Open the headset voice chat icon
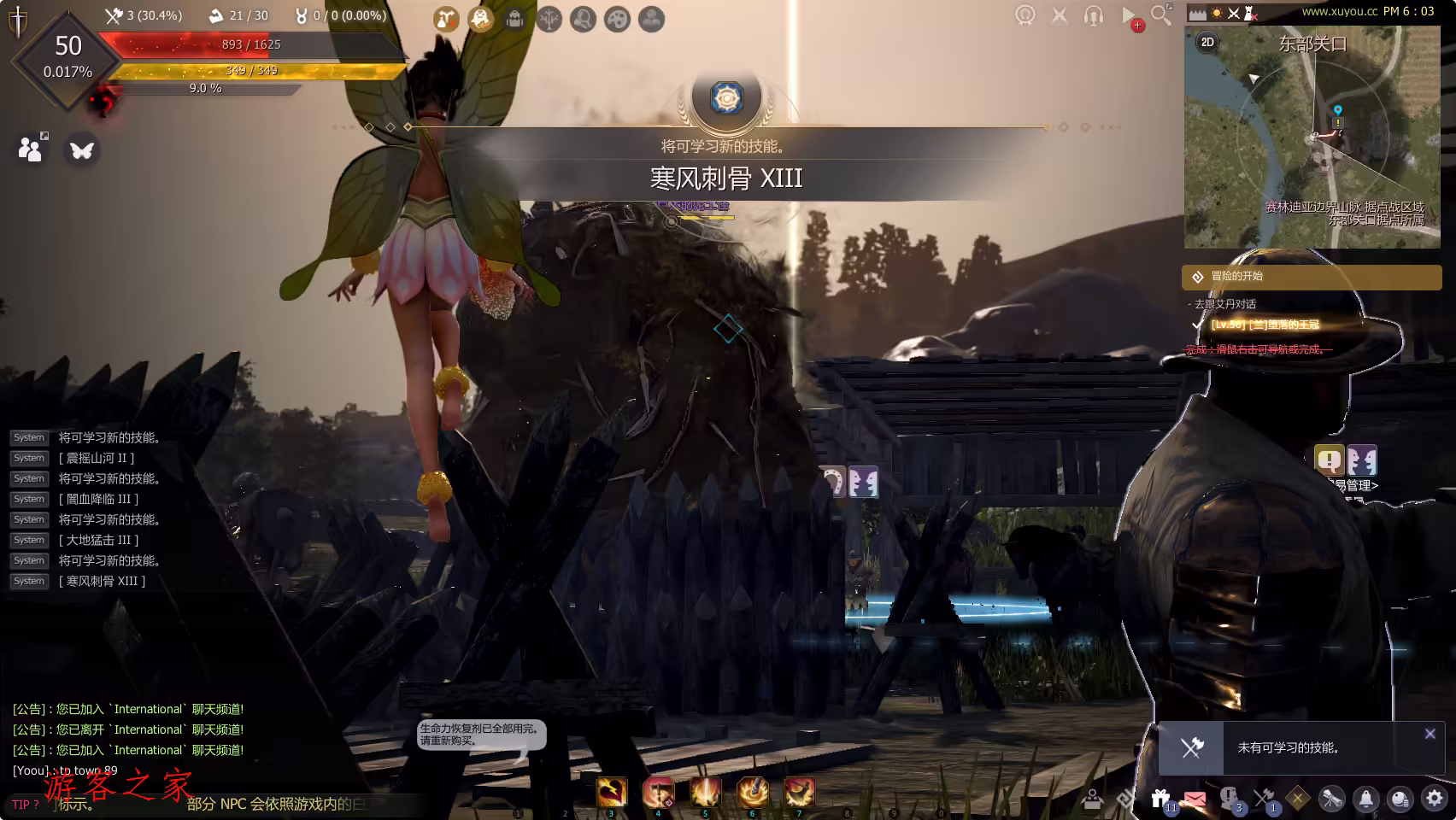 (x=1094, y=15)
